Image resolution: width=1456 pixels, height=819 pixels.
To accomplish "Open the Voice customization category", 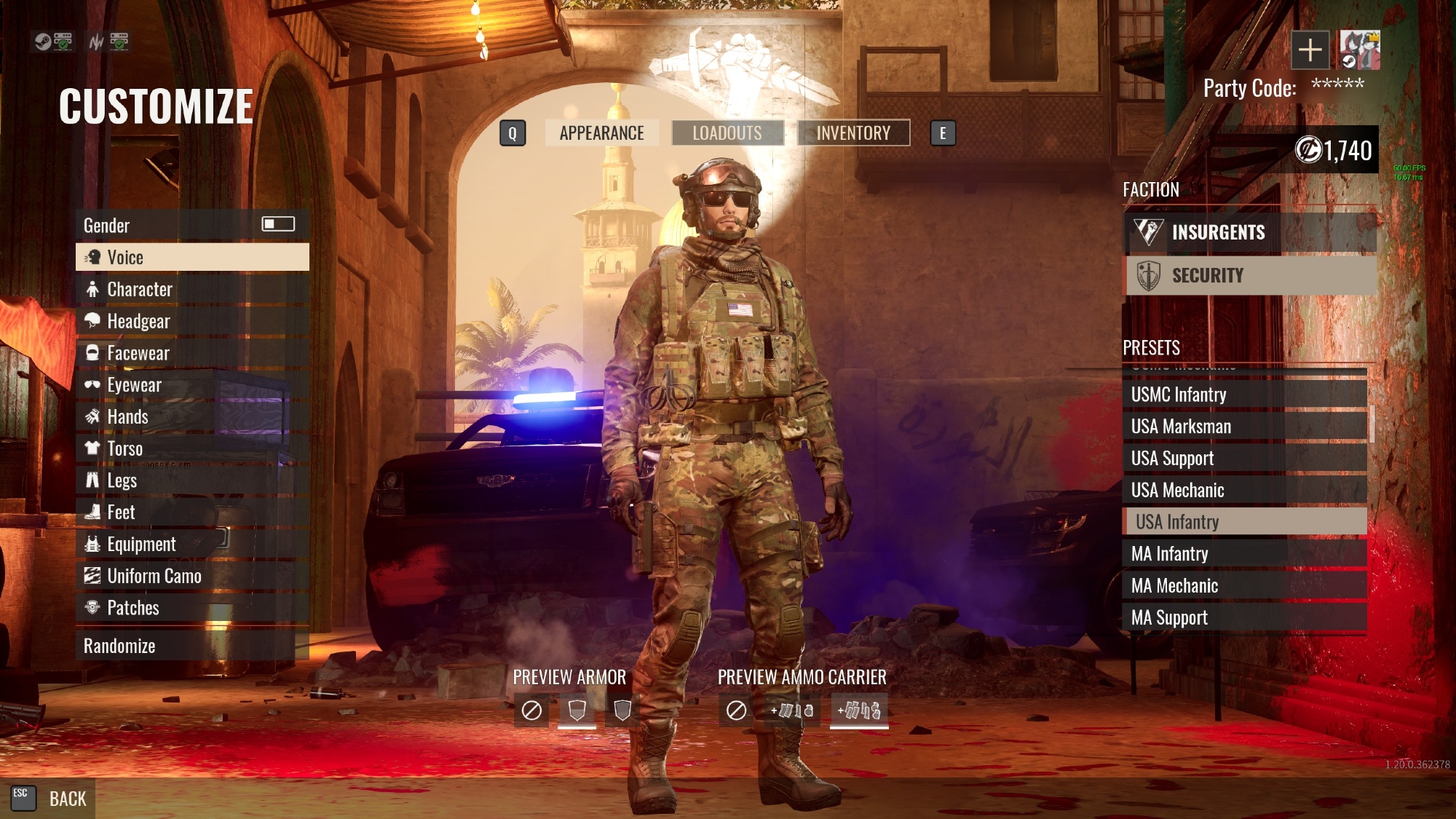I will (192, 257).
